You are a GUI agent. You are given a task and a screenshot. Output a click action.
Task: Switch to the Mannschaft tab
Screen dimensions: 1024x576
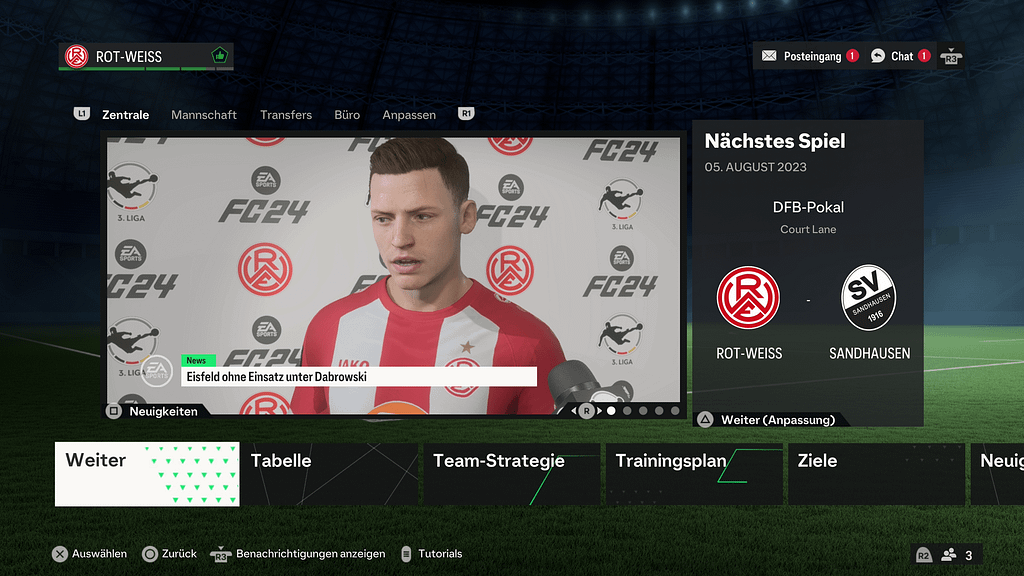click(x=204, y=115)
